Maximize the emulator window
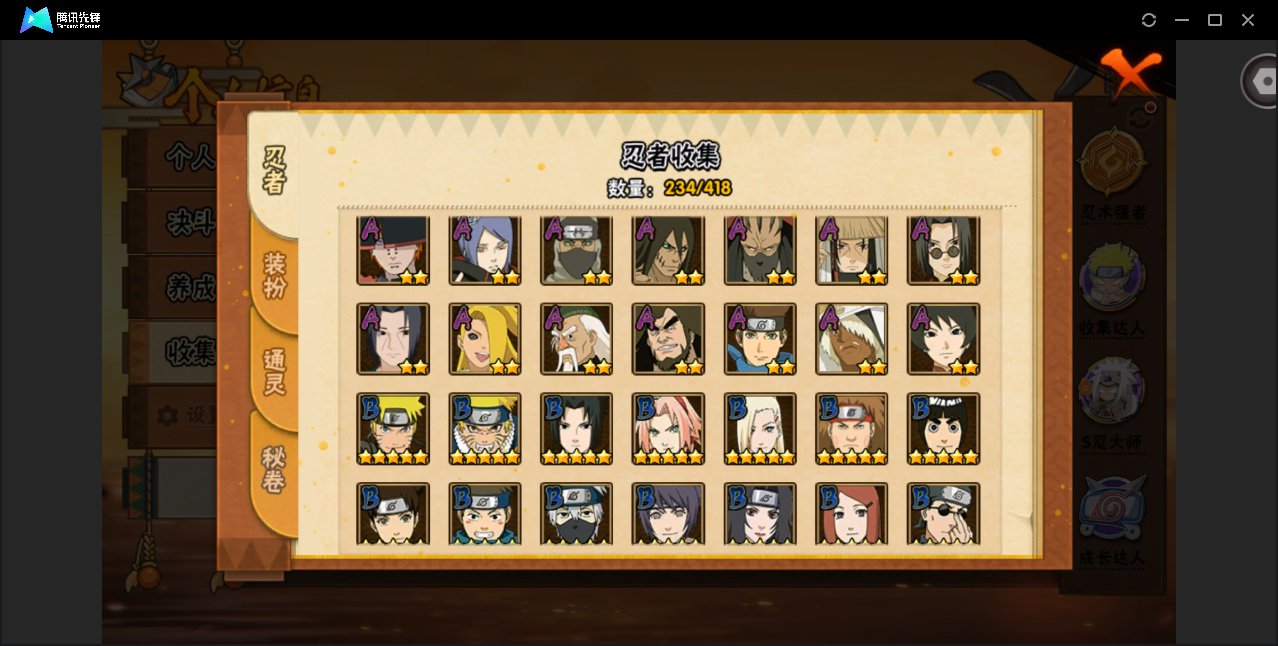Viewport: 1278px width, 646px height. pyautogui.click(x=1215, y=20)
